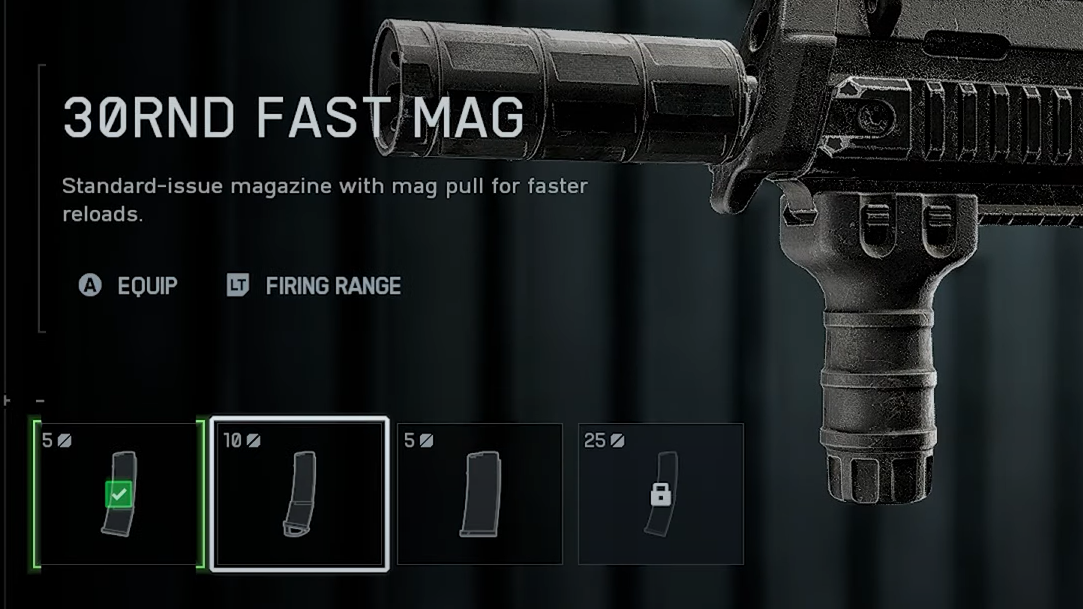The width and height of the screenshot is (1083, 609).
Task: Choose the highlighted 10-point fast mag slot
Action: click(x=299, y=494)
